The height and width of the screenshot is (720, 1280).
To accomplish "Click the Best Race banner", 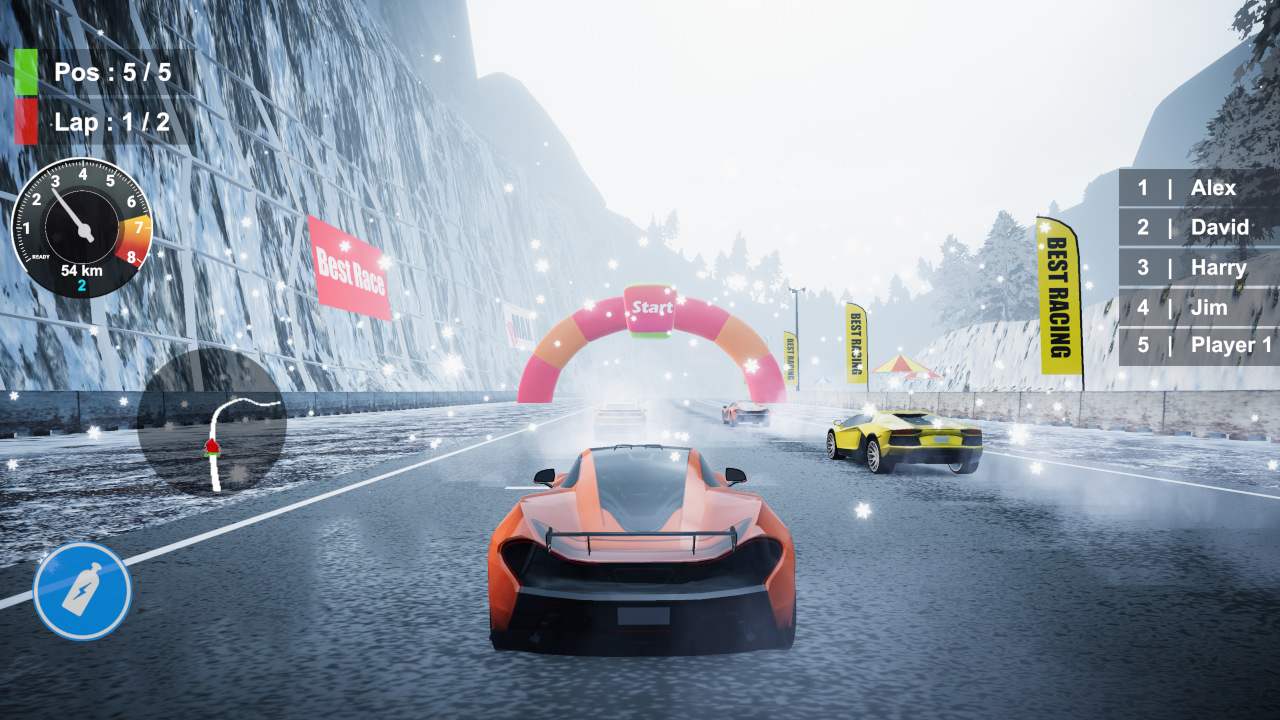I will [348, 262].
